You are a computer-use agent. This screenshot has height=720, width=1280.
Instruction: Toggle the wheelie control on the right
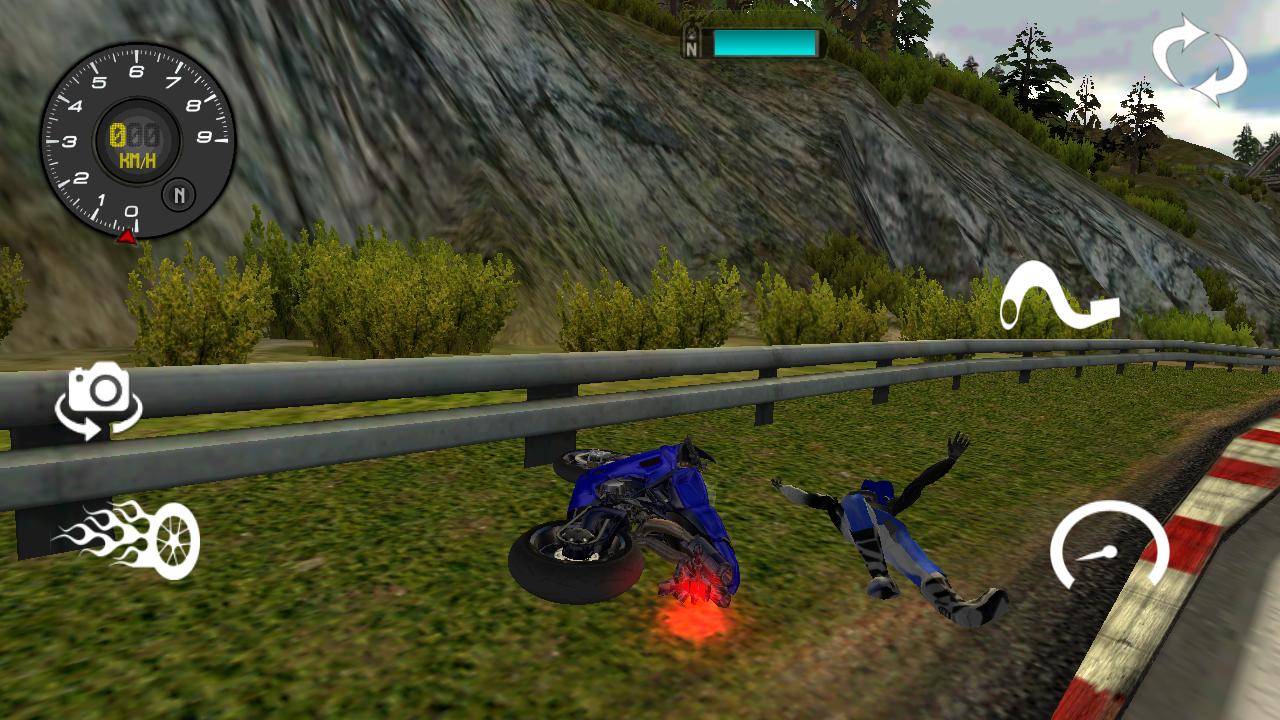[x=1060, y=295]
